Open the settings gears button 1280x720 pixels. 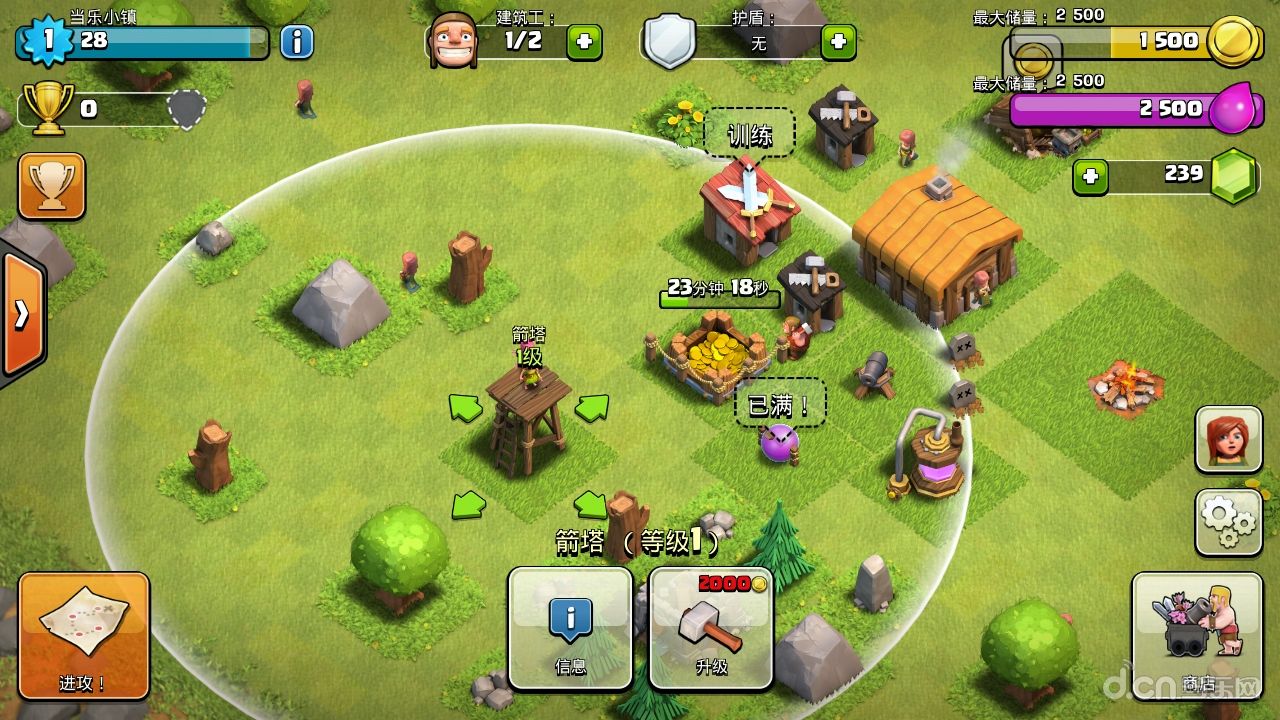(1228, 521)
